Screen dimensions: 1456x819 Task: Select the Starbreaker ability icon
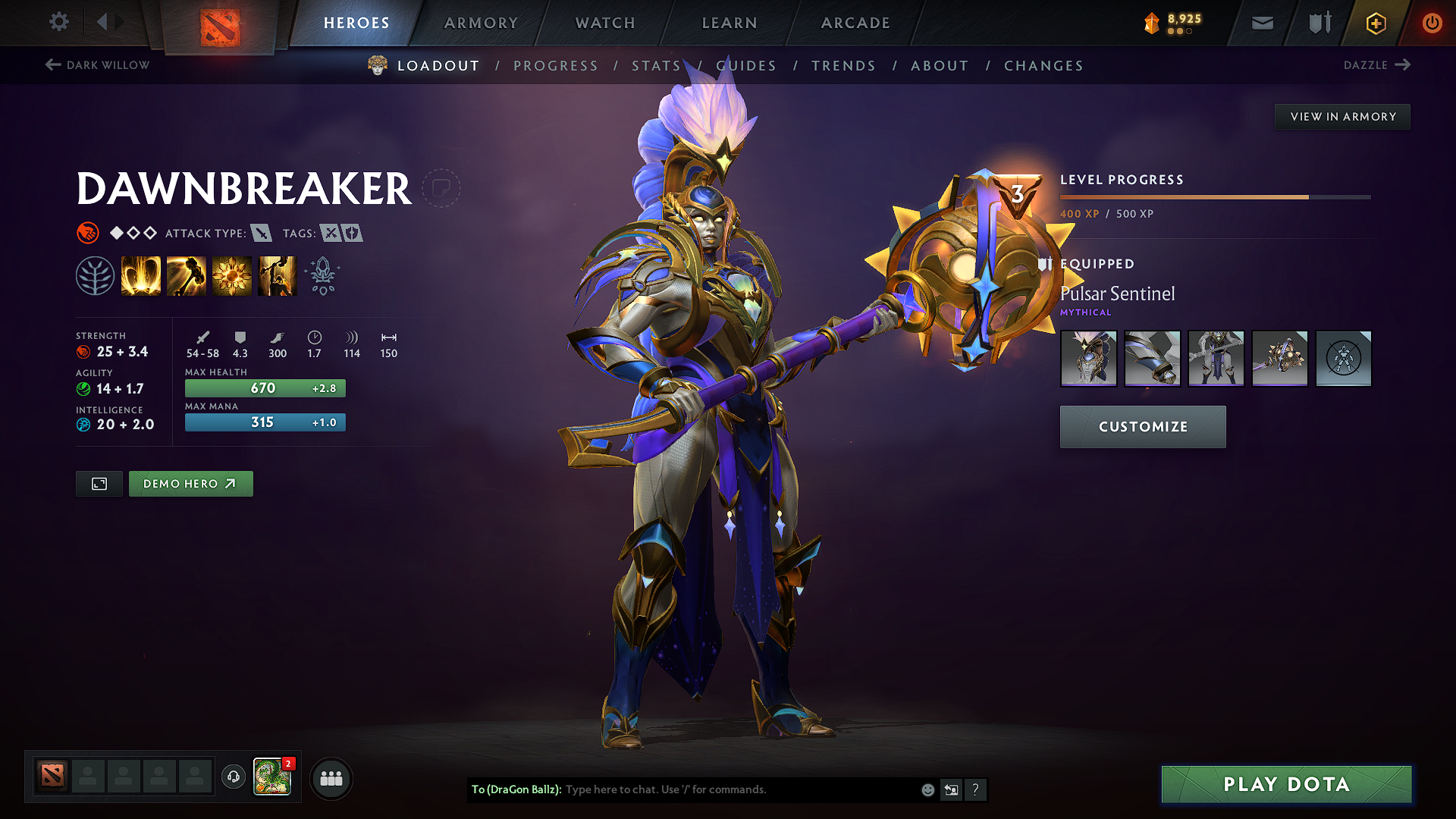pos(142,275)
